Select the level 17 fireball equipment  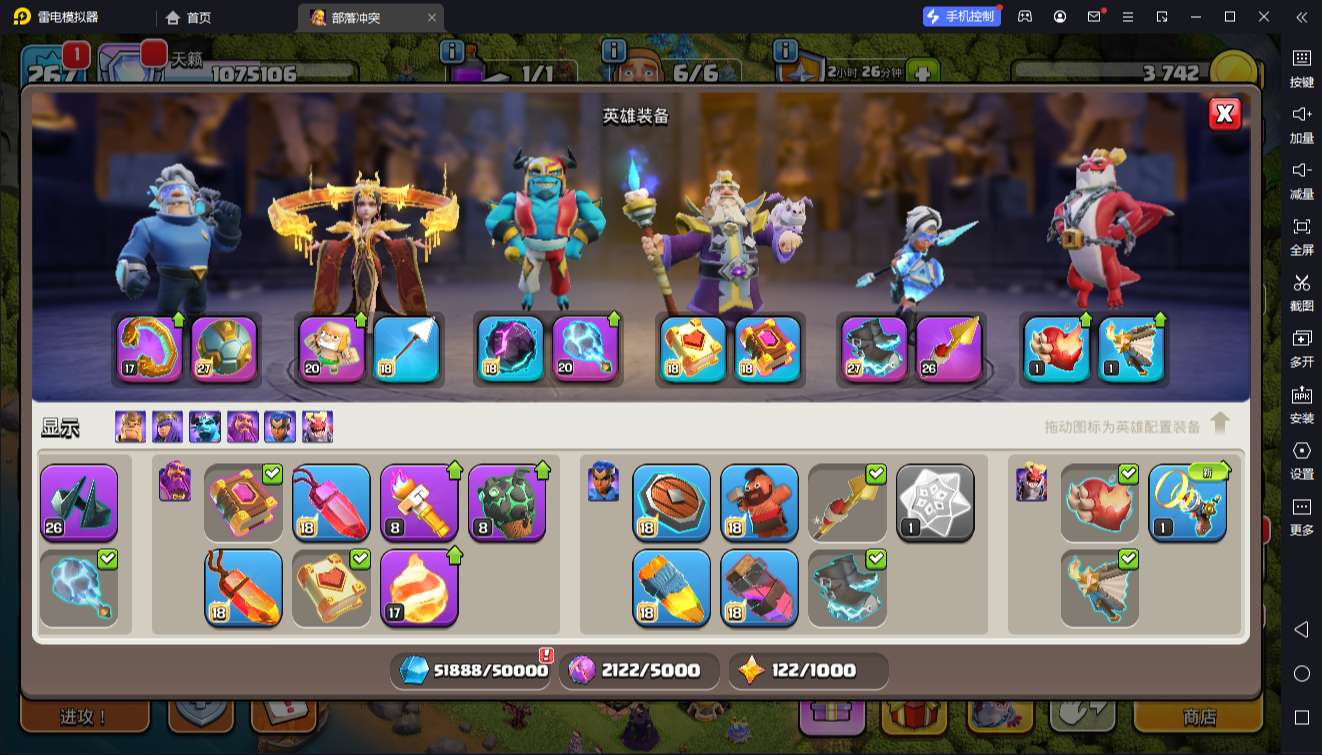pos(419,587)
